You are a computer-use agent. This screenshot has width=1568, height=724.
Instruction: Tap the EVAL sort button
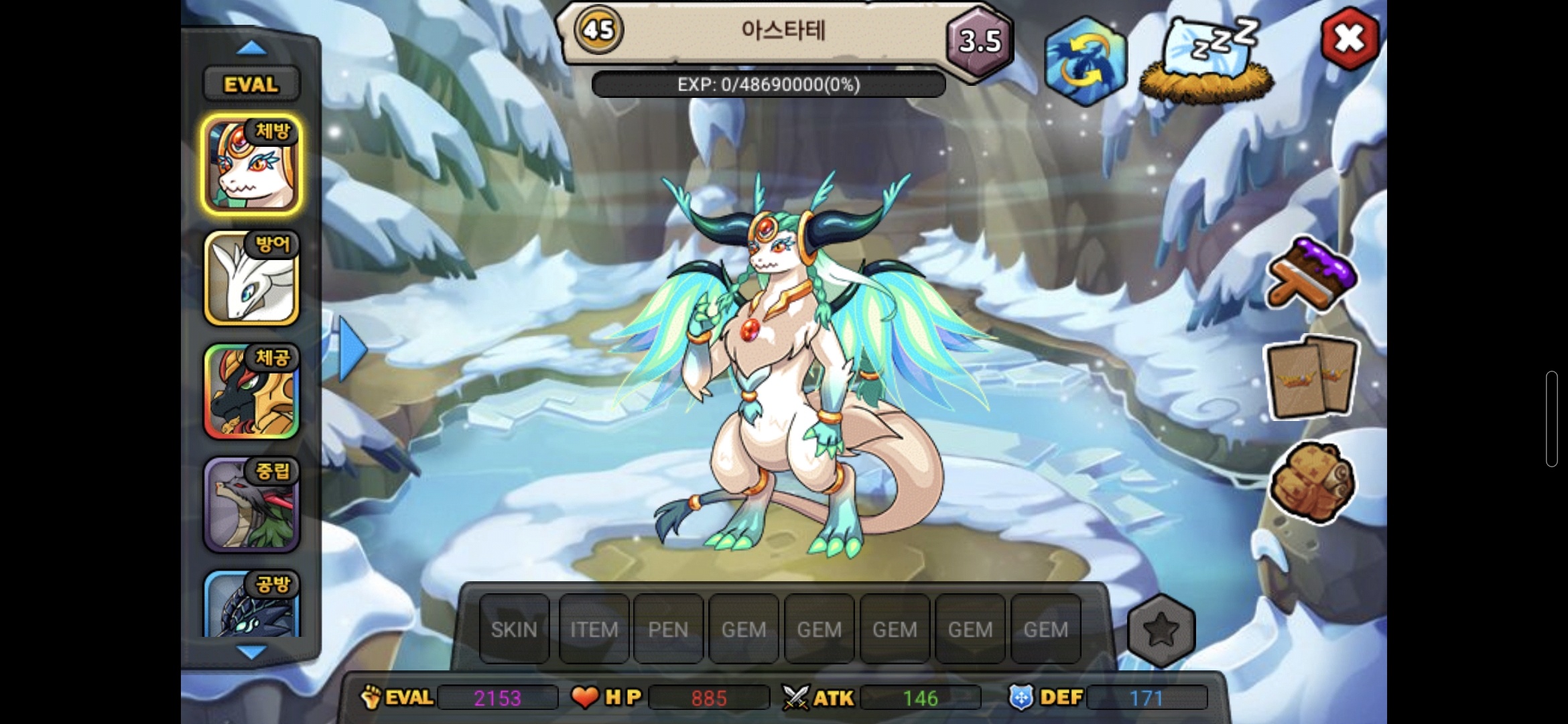[x=251, y=84]
